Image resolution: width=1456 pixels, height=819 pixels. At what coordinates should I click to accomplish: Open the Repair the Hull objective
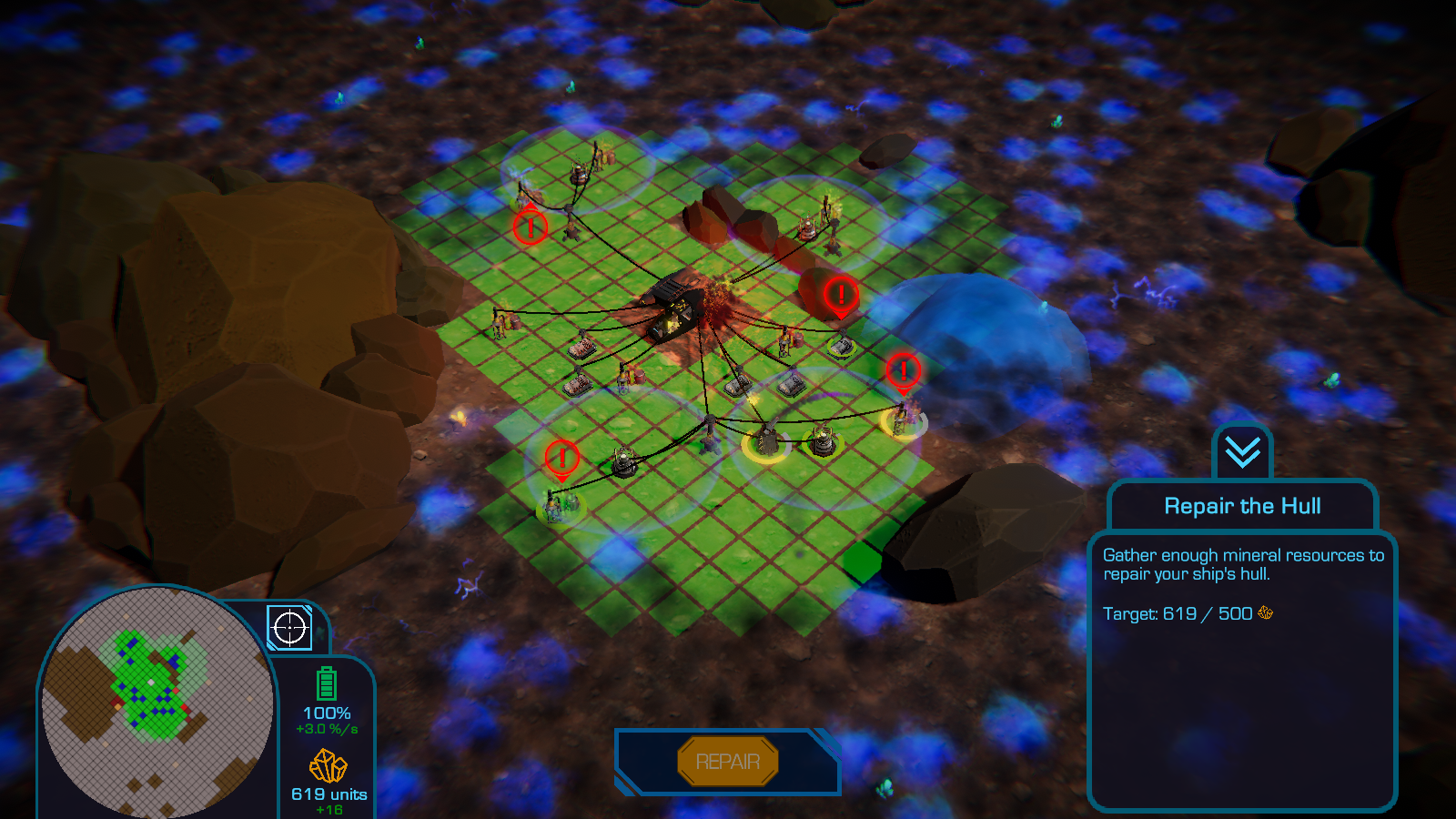click(1242, 506)
